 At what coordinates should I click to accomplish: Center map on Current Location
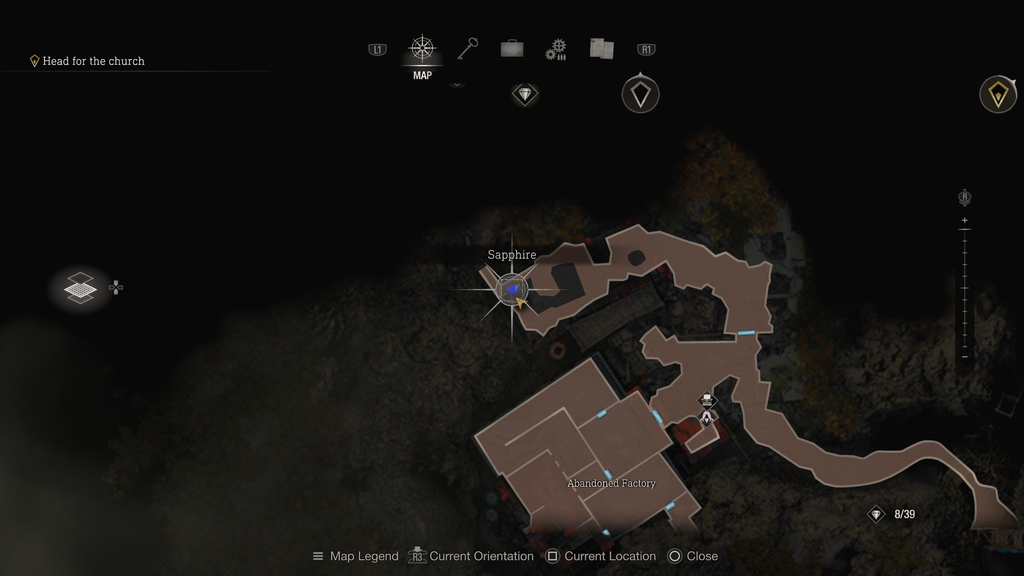pyautogui.click(x=601, y=556)
